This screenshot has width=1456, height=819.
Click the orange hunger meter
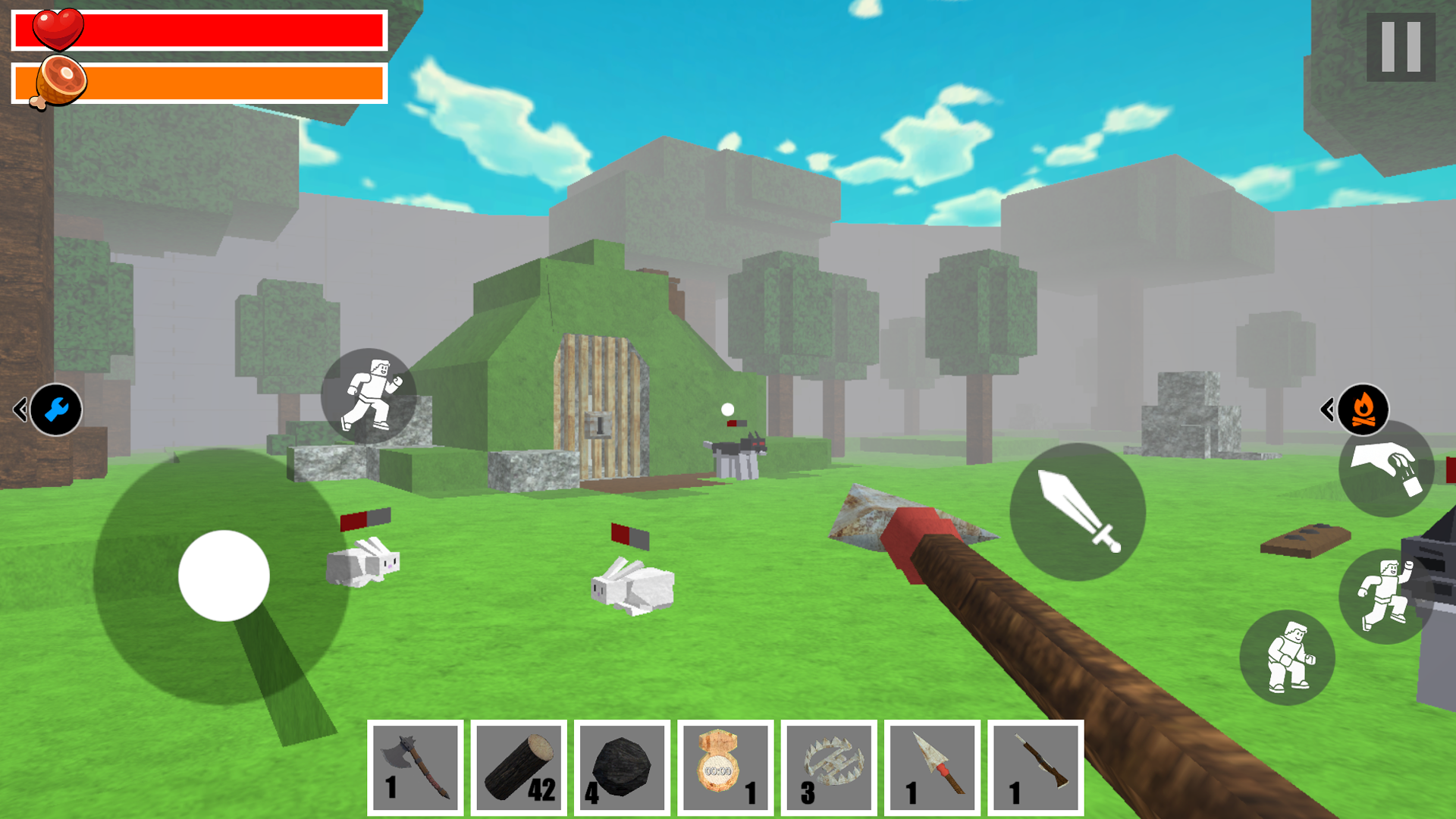pyautogui.click(x=227, y=81)
